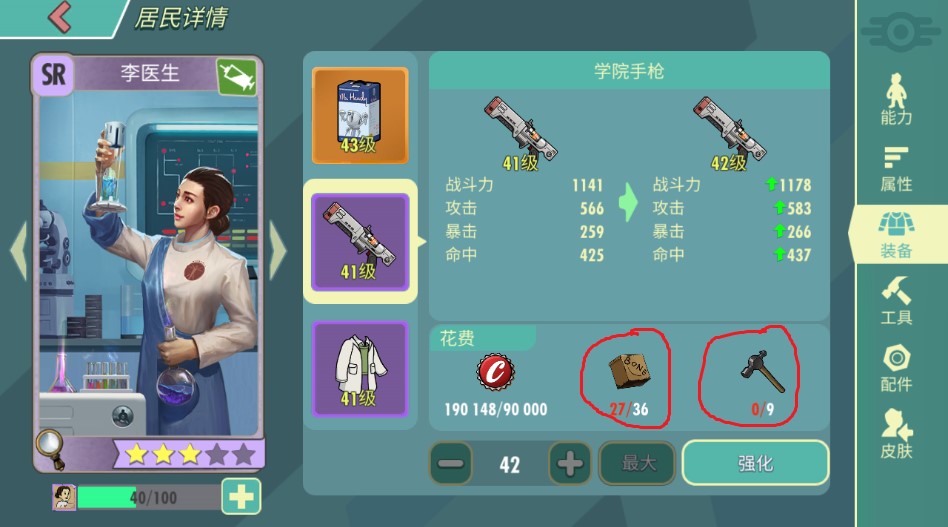The image size is (948, 527).
Task: Go back with the red arrow button
Action: click(60, 16)
